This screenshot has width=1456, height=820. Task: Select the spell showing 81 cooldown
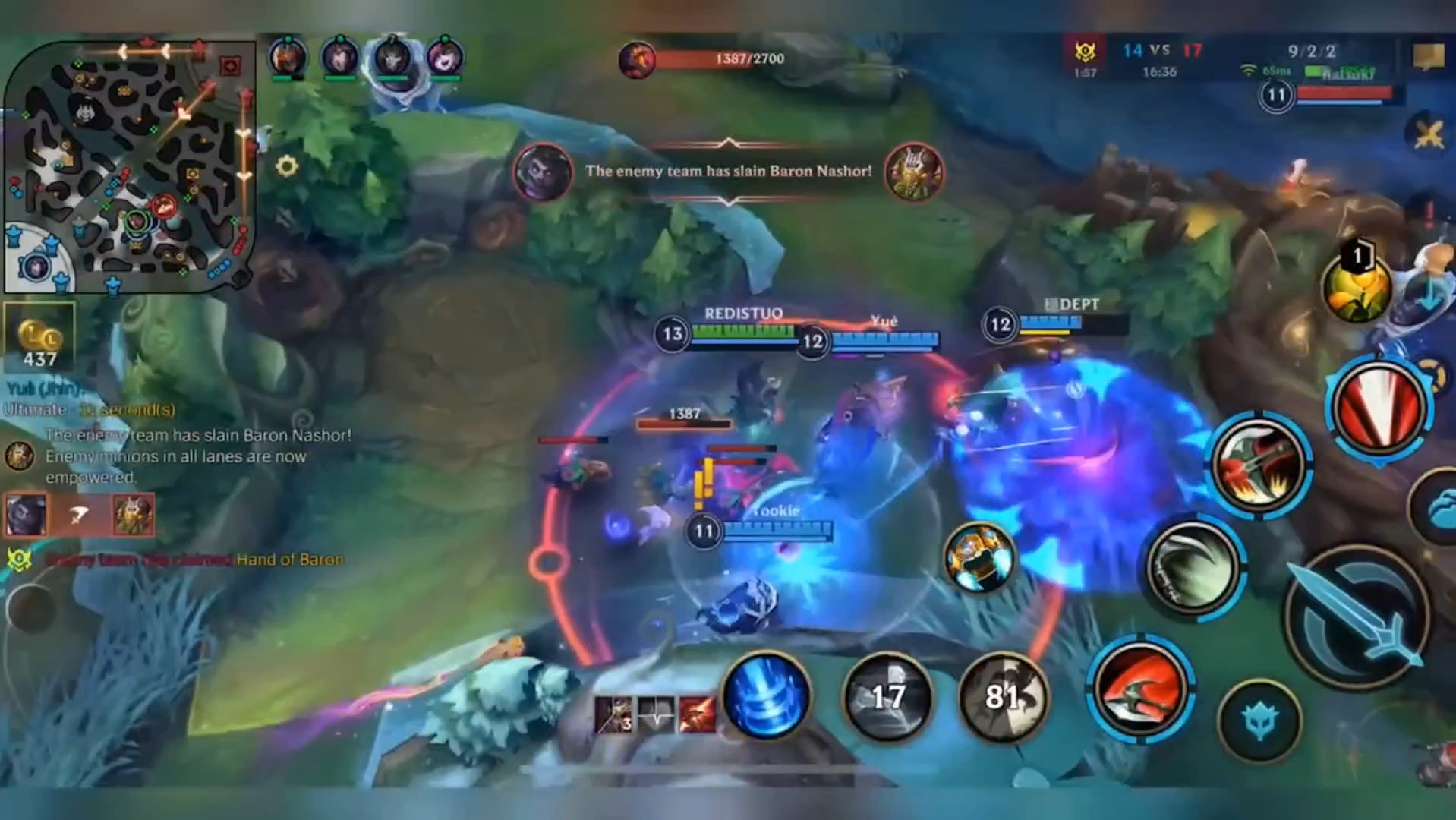click(x=1002, y=697)
